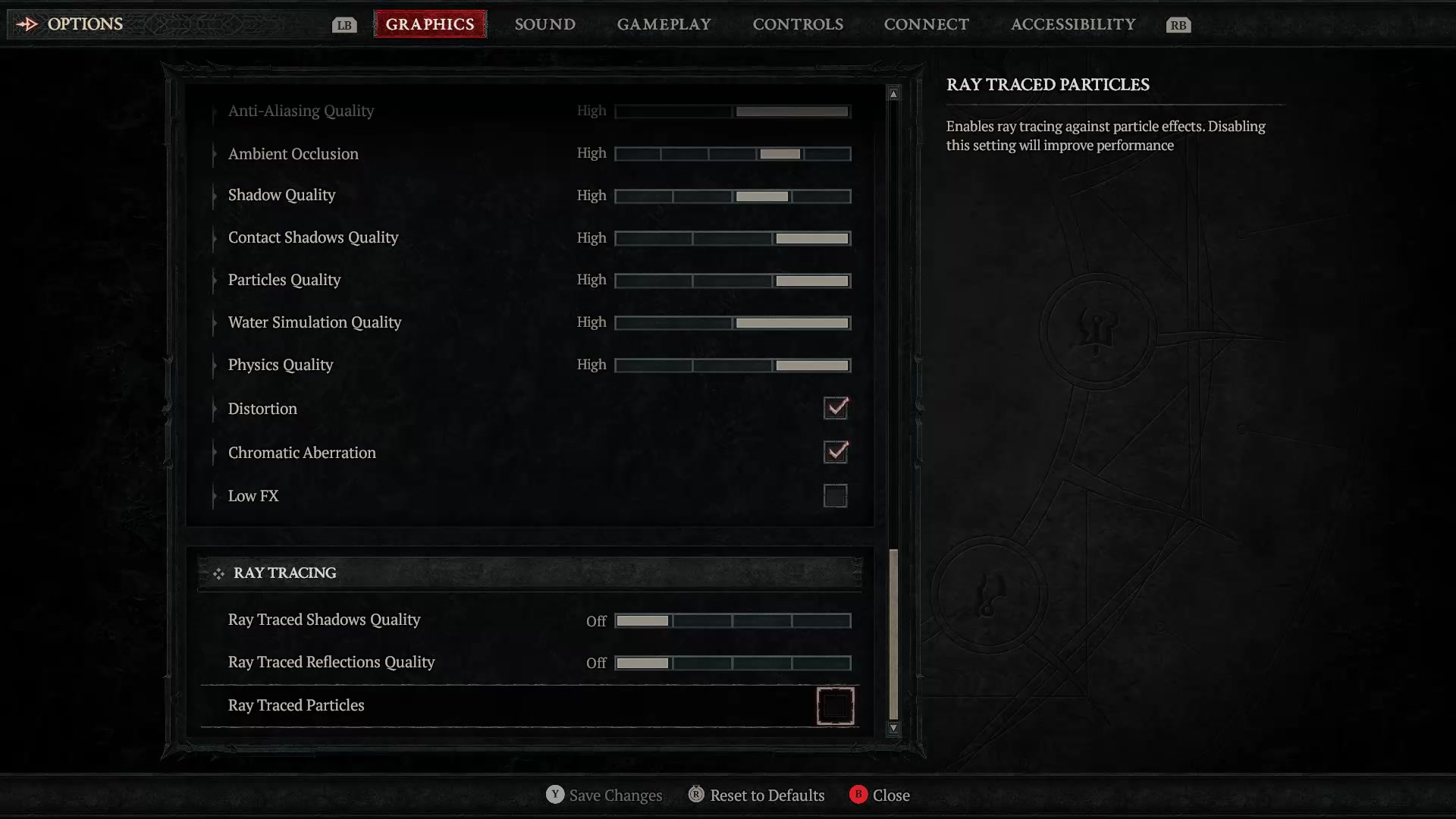
Task: Open the Gameplay options tab
Action: tap(664, 24)
